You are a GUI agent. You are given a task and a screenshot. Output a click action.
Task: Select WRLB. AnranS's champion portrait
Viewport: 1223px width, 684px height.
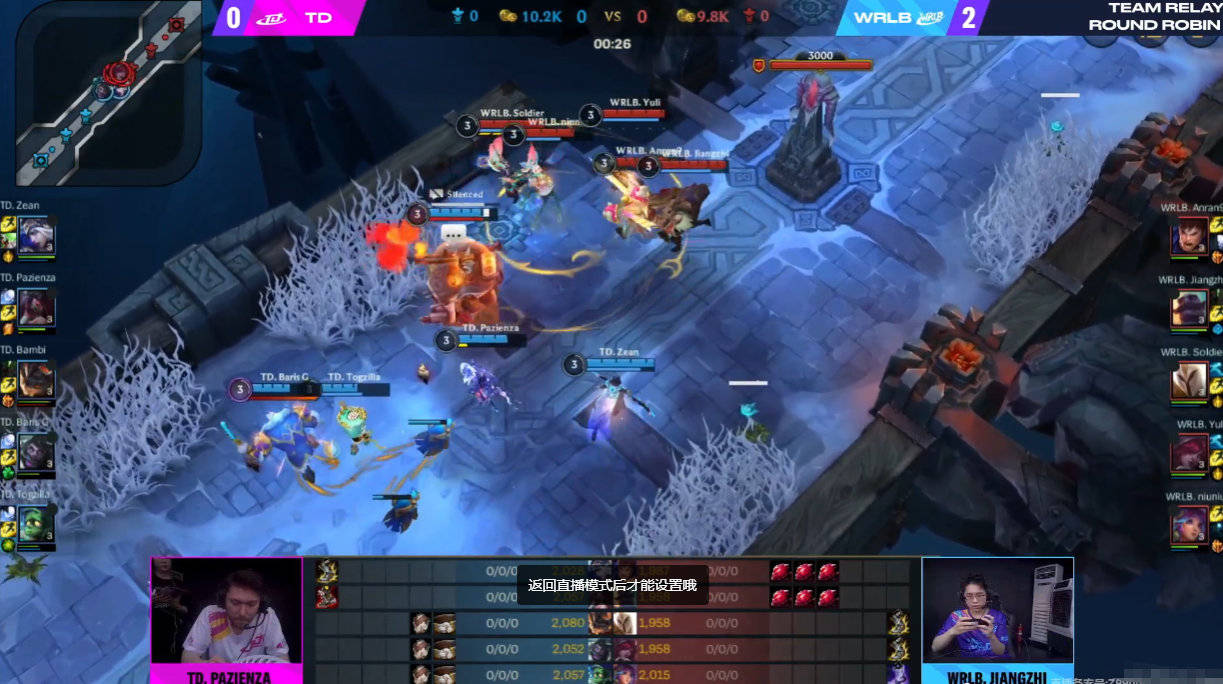(x=1190, y=237)
